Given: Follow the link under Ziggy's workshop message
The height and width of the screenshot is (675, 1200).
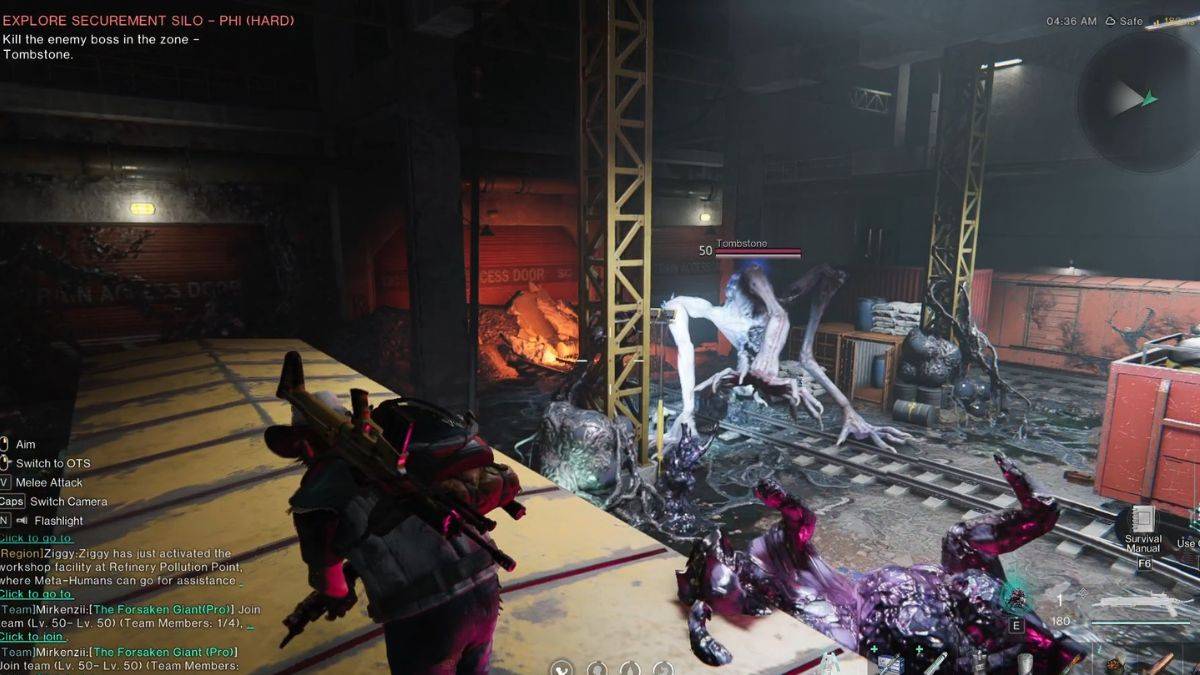Looking at the screenshot, I should [x=38, y=594].
